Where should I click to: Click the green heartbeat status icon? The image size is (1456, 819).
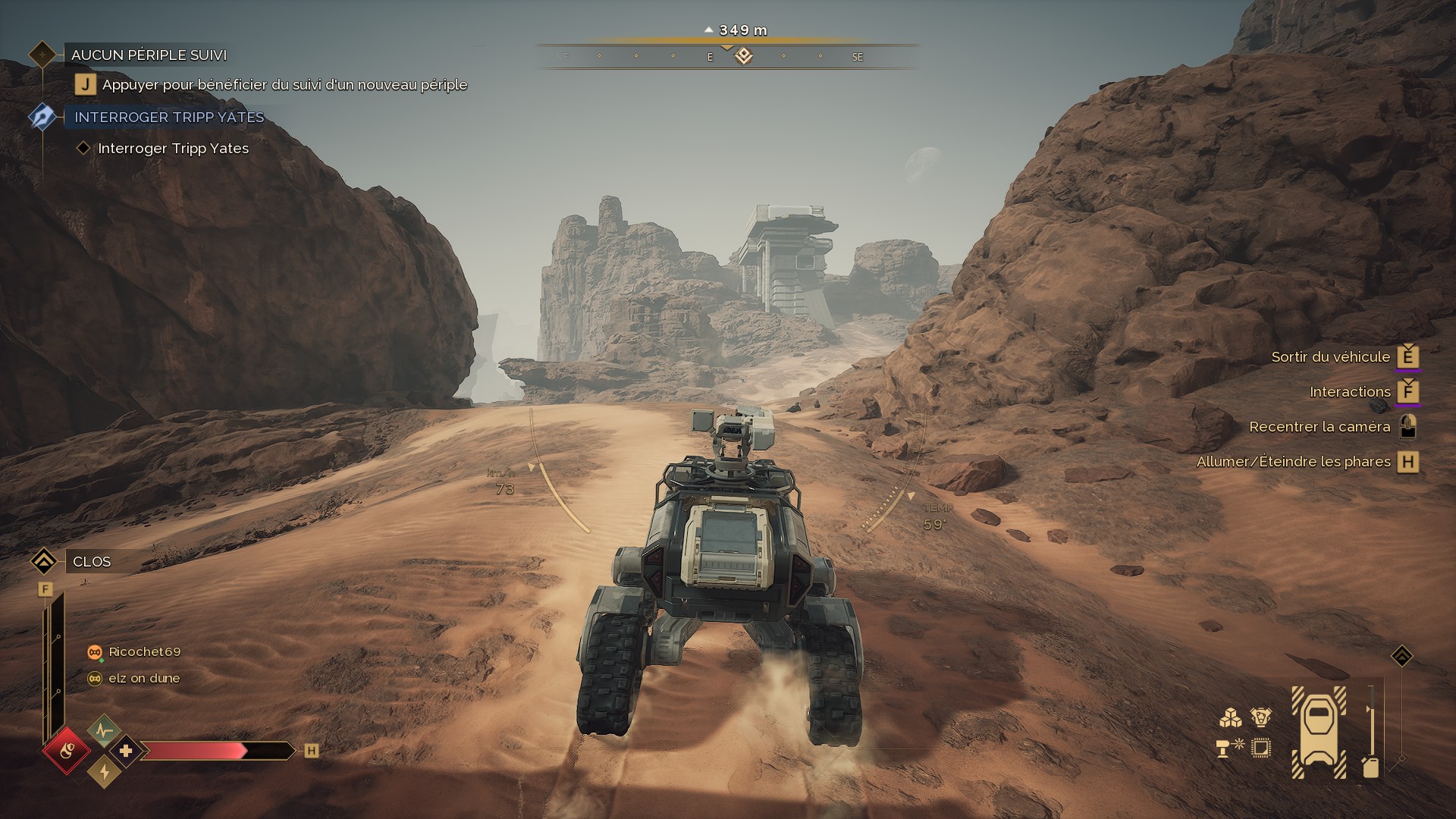coord(104,730)
